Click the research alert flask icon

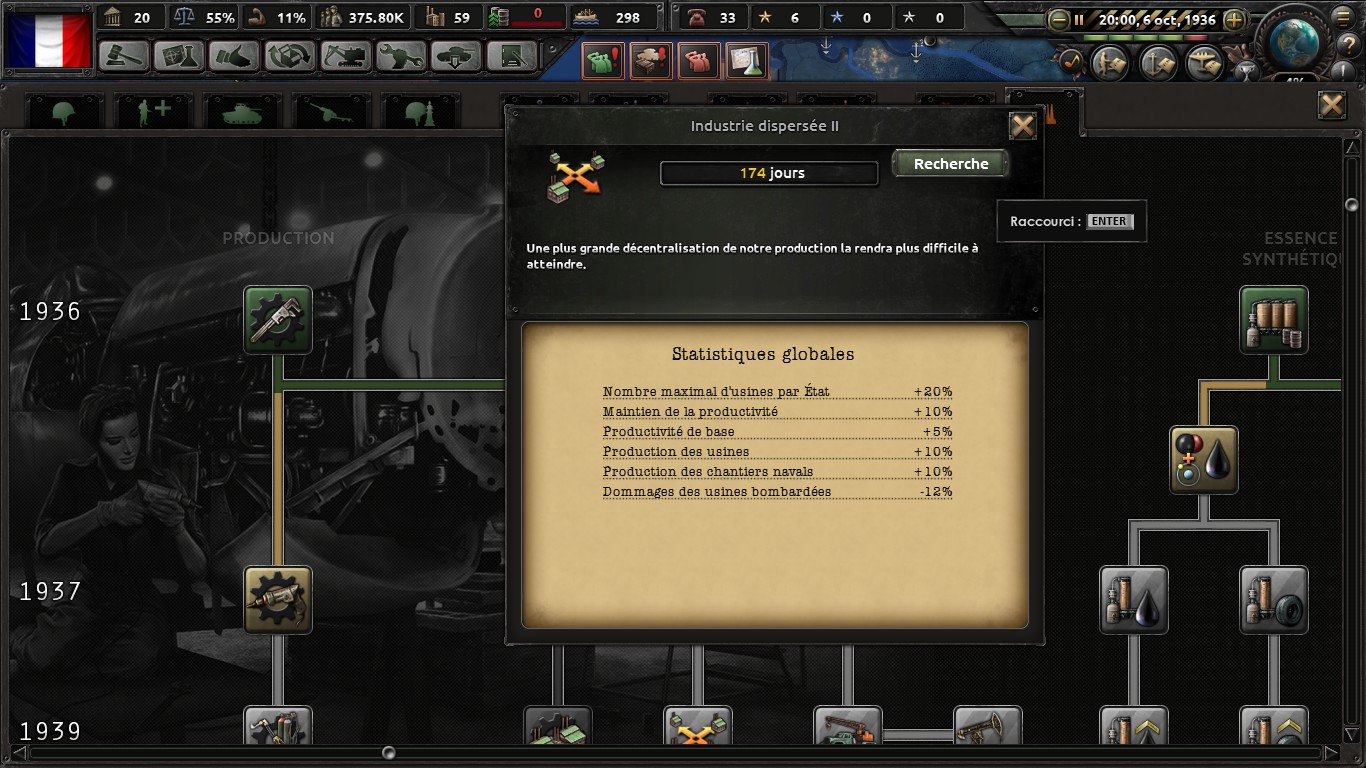click(746, 62)
